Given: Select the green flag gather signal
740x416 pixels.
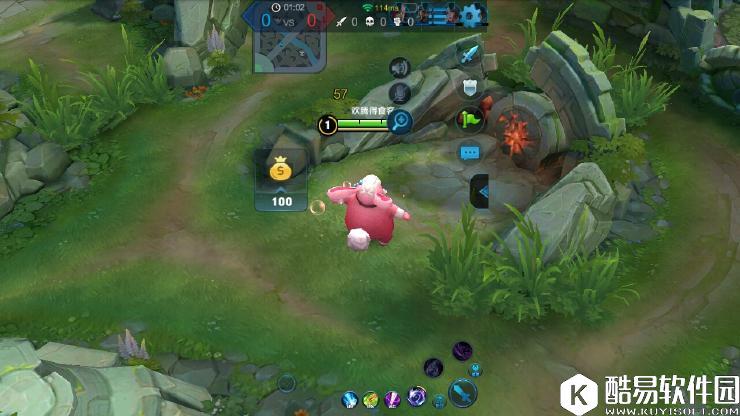Looking at the screenshot, I should click(470, 120).
